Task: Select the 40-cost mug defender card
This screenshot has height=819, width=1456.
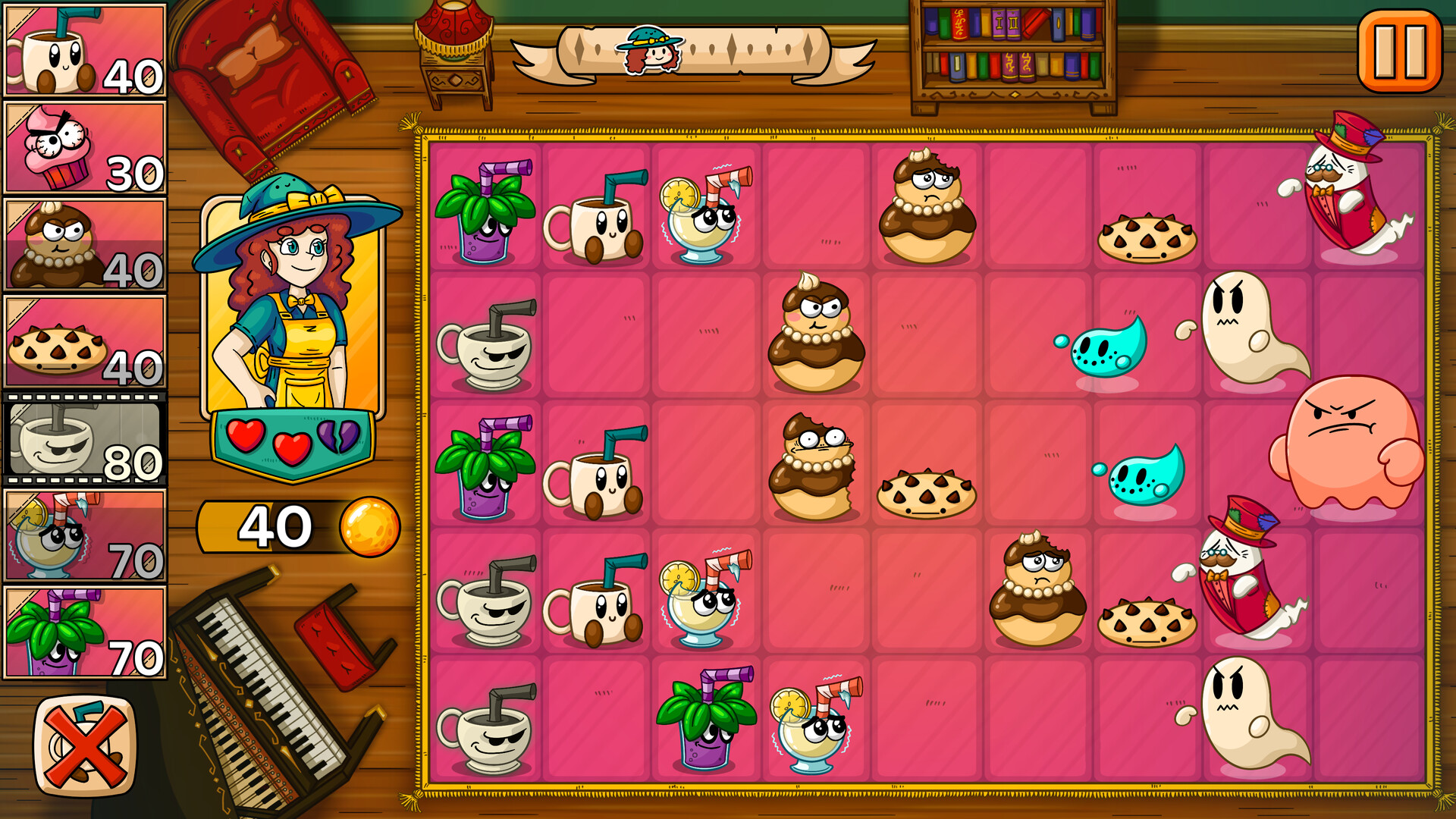Action: [85, 49]
